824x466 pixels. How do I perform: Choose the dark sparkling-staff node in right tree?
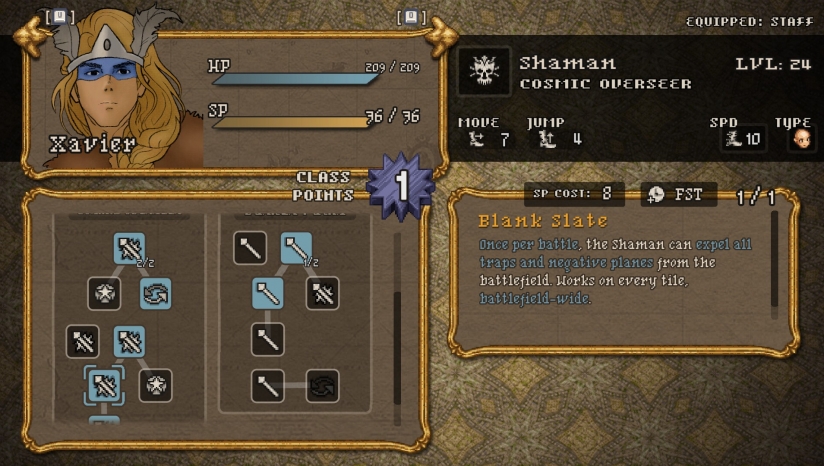[x=321, y=293]
